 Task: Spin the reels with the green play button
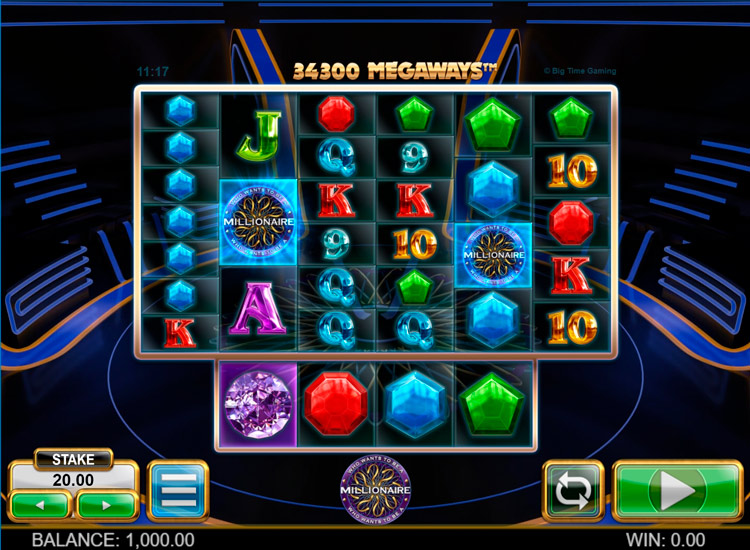pyautogui.click(x=677, y=491)
